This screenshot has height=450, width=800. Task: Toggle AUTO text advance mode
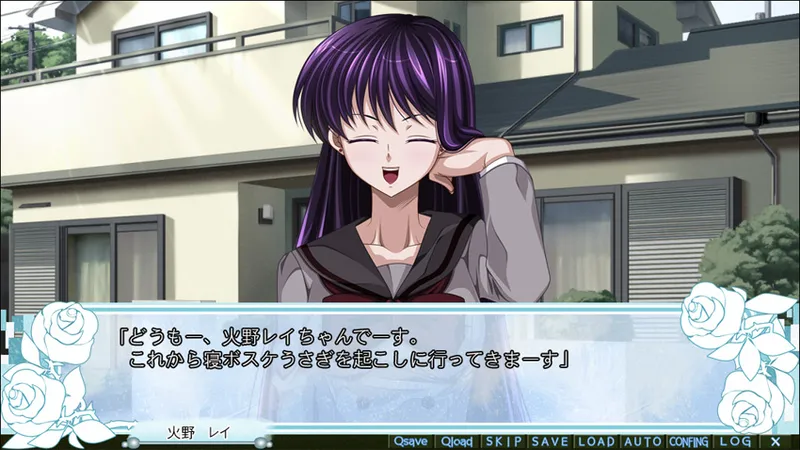(642, 441)
